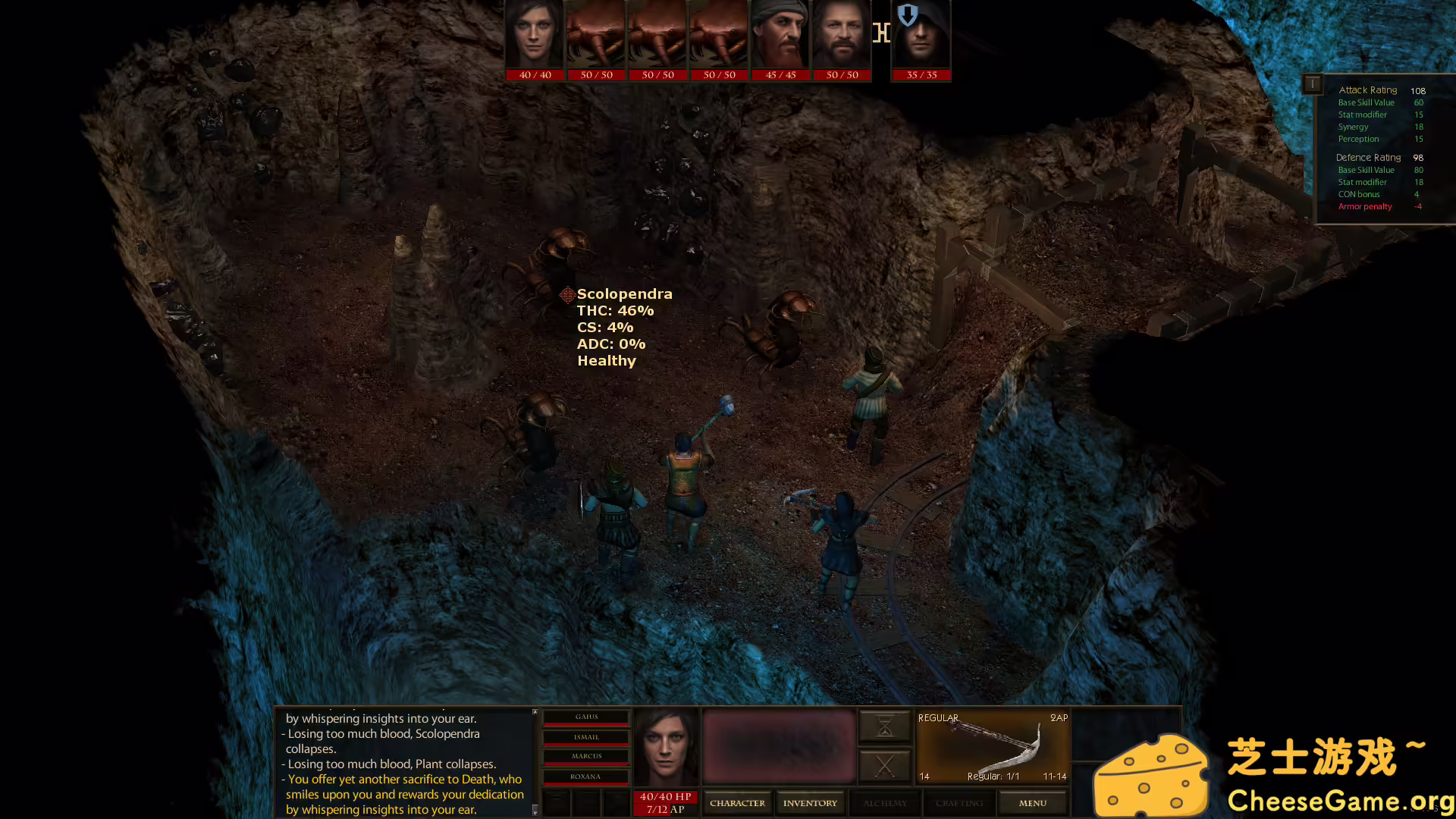Select party member Ismail
The width and height of the screenshot is (1456, 819).
pos(586,737)
